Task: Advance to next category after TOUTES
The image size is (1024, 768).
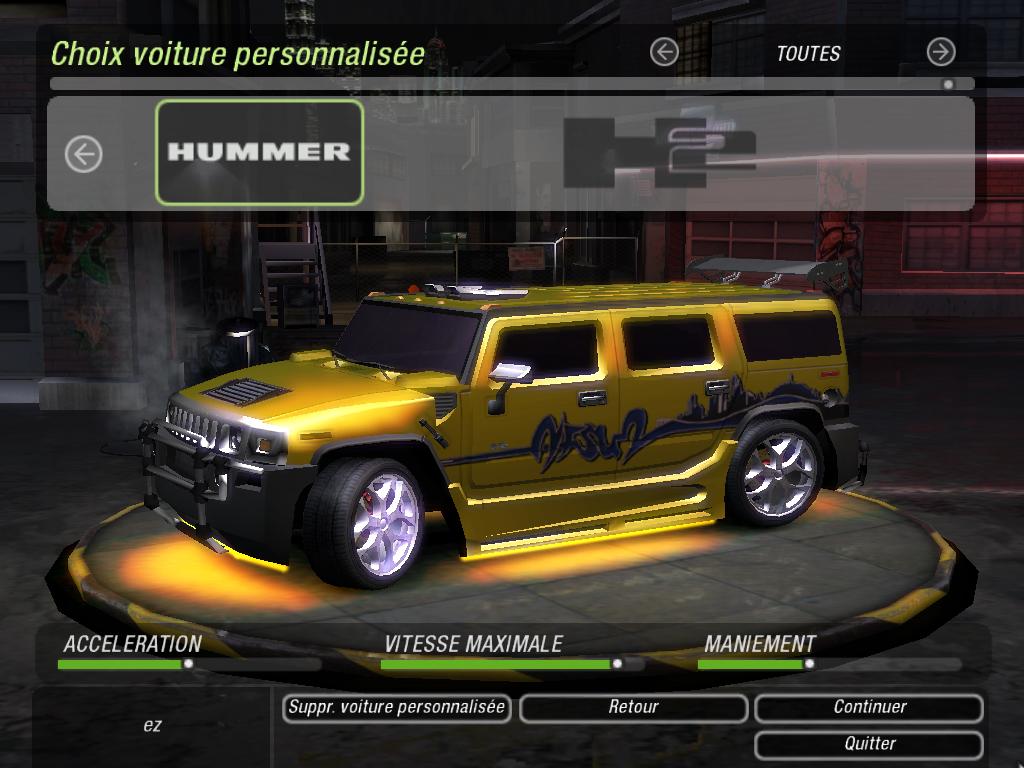Action: (940, 52)
